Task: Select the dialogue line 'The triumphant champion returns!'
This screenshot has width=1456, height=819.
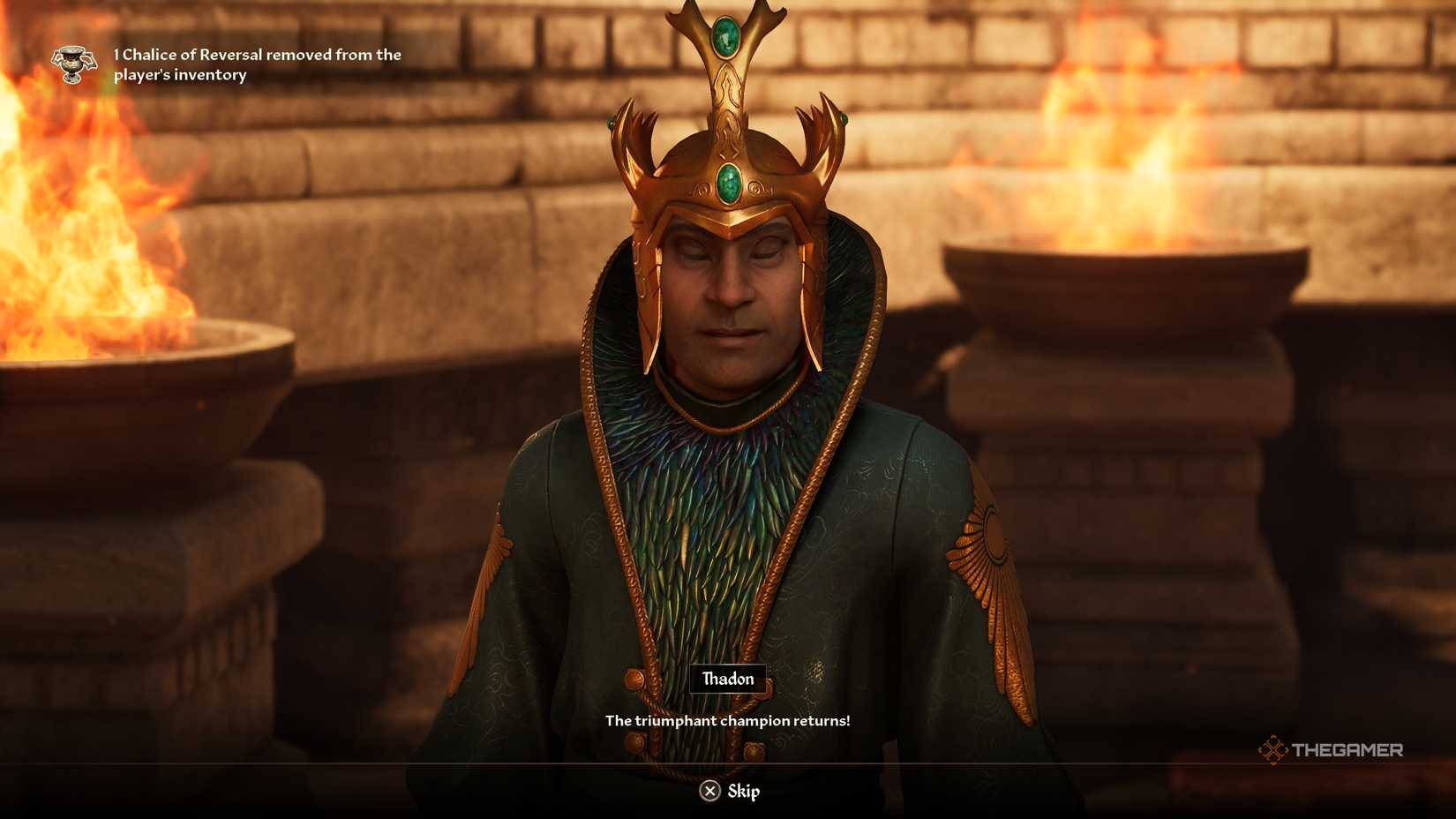Action: pos(727,720)
